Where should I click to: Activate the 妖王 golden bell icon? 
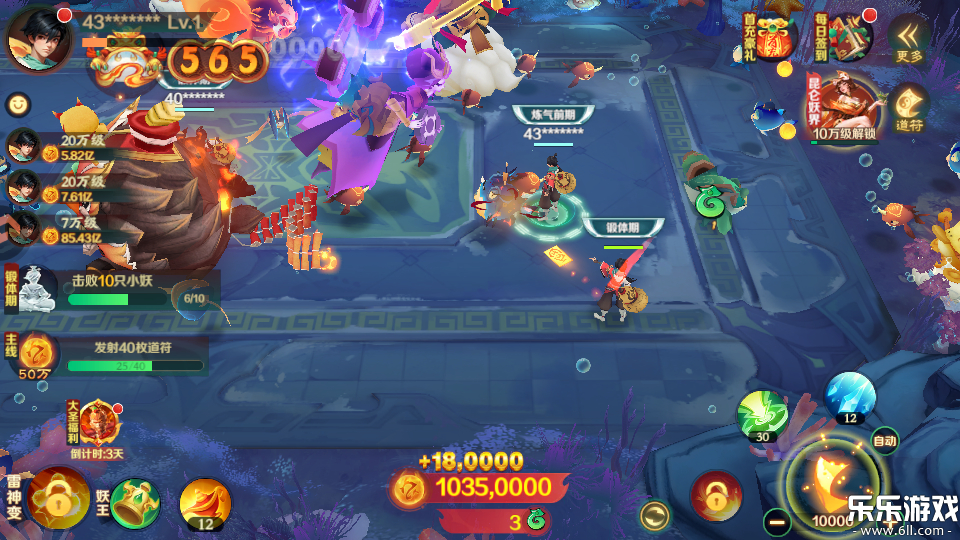point(133,502)
